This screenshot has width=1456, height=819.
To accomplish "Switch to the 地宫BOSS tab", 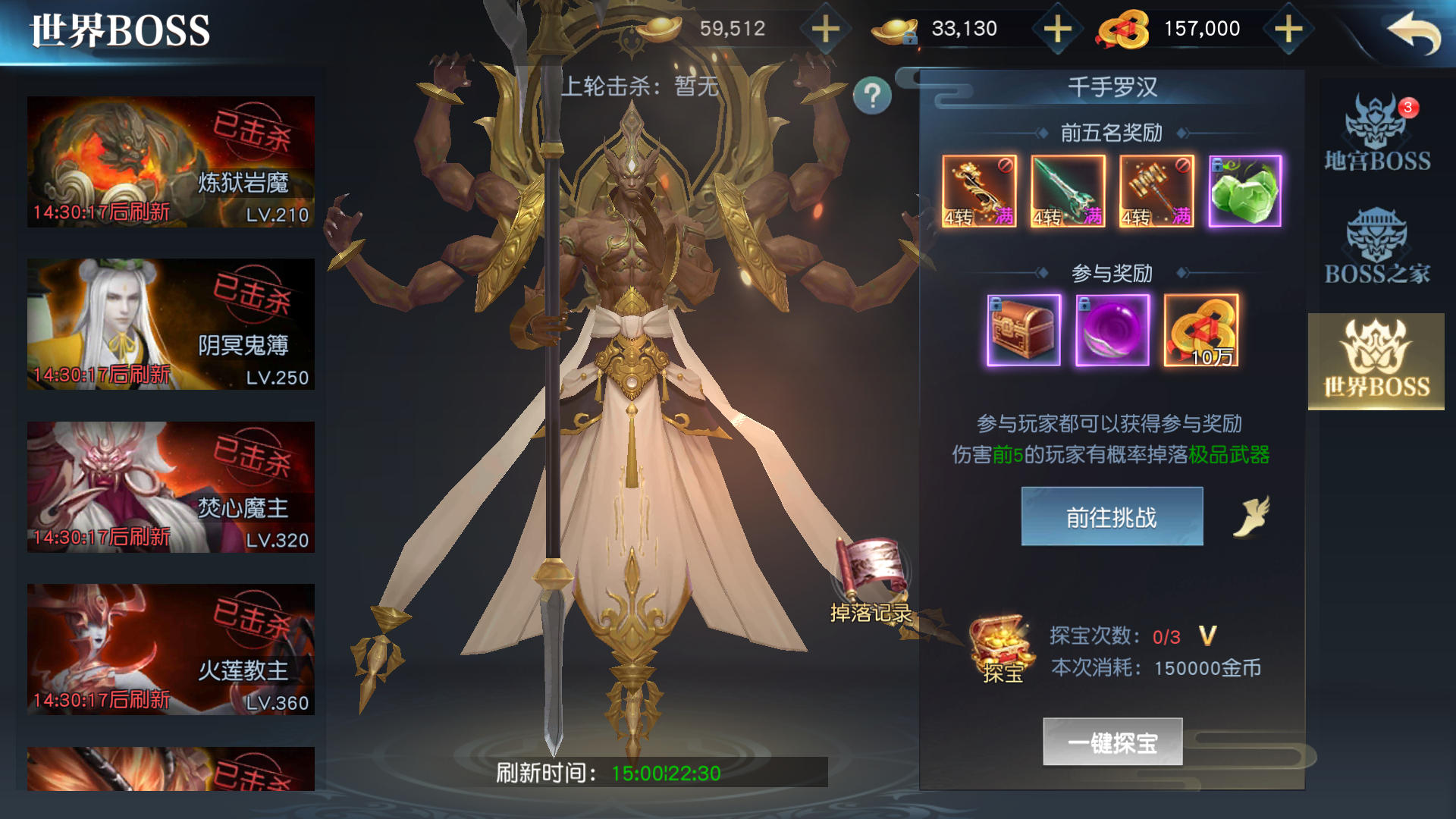I will (1376, 133).
